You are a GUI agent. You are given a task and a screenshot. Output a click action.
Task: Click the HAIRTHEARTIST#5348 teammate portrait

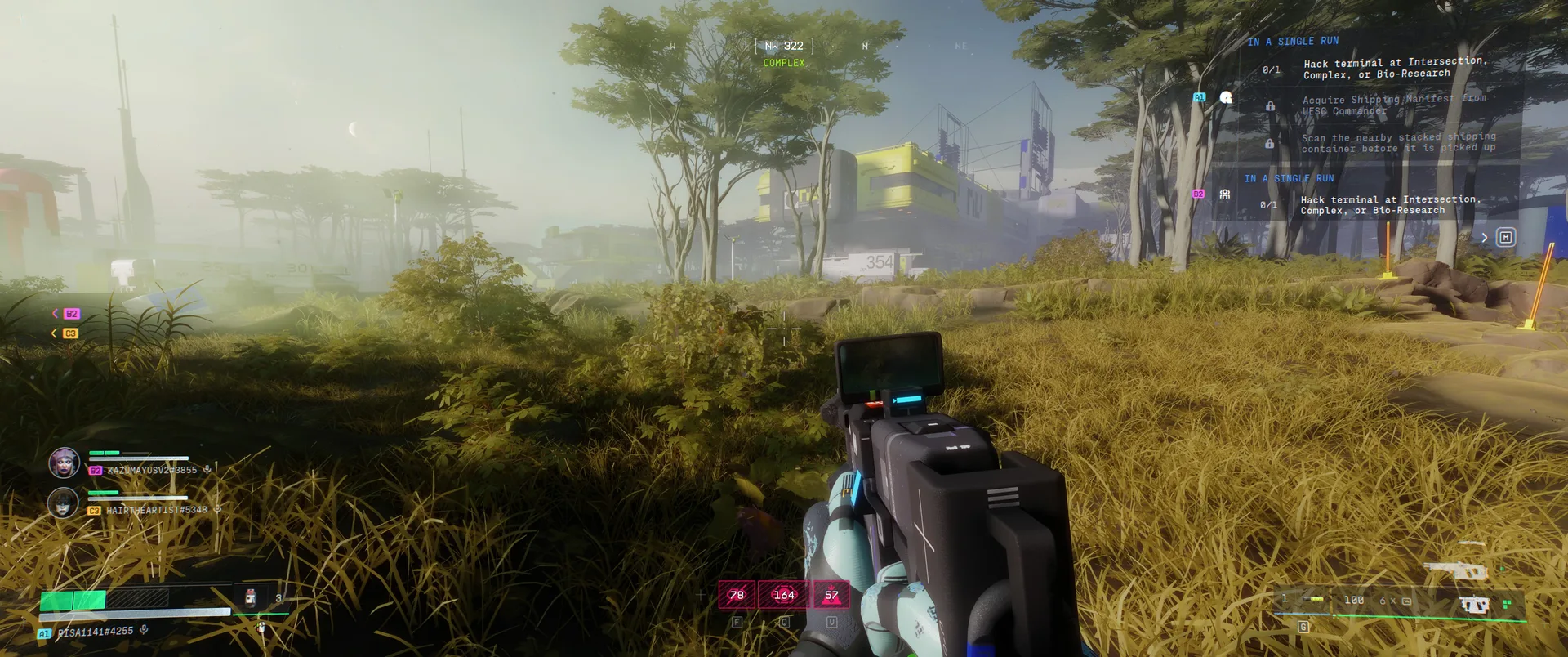coord(63,503)
